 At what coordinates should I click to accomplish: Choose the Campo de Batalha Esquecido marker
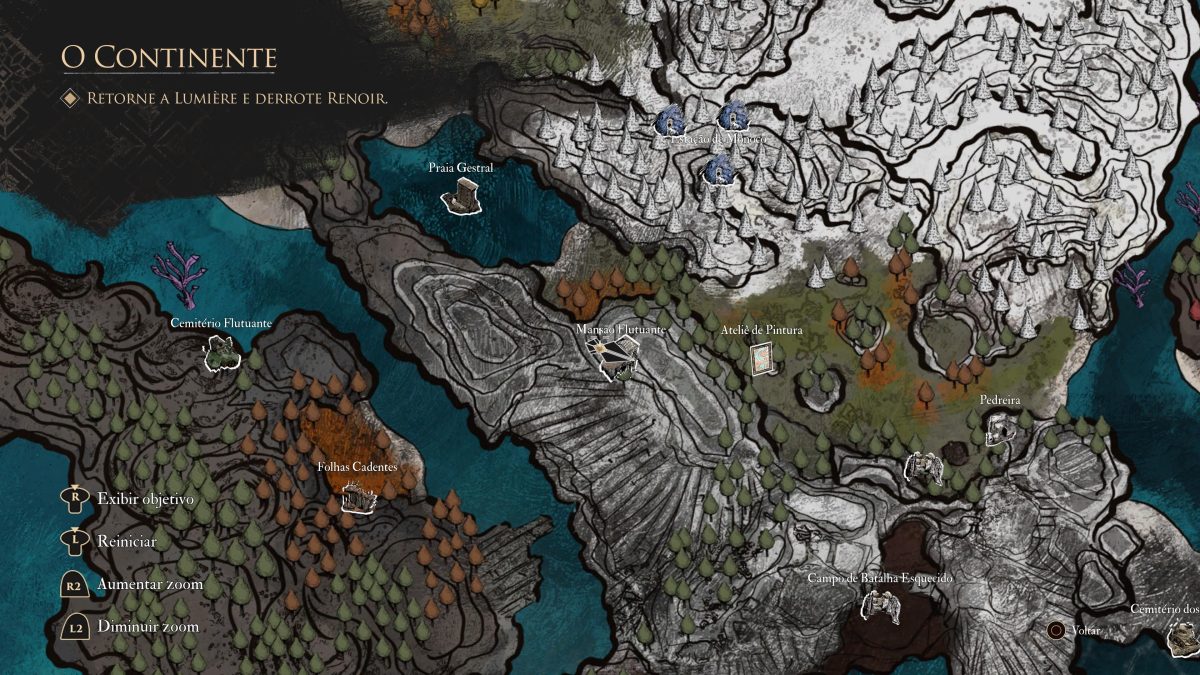pos(880,604)
